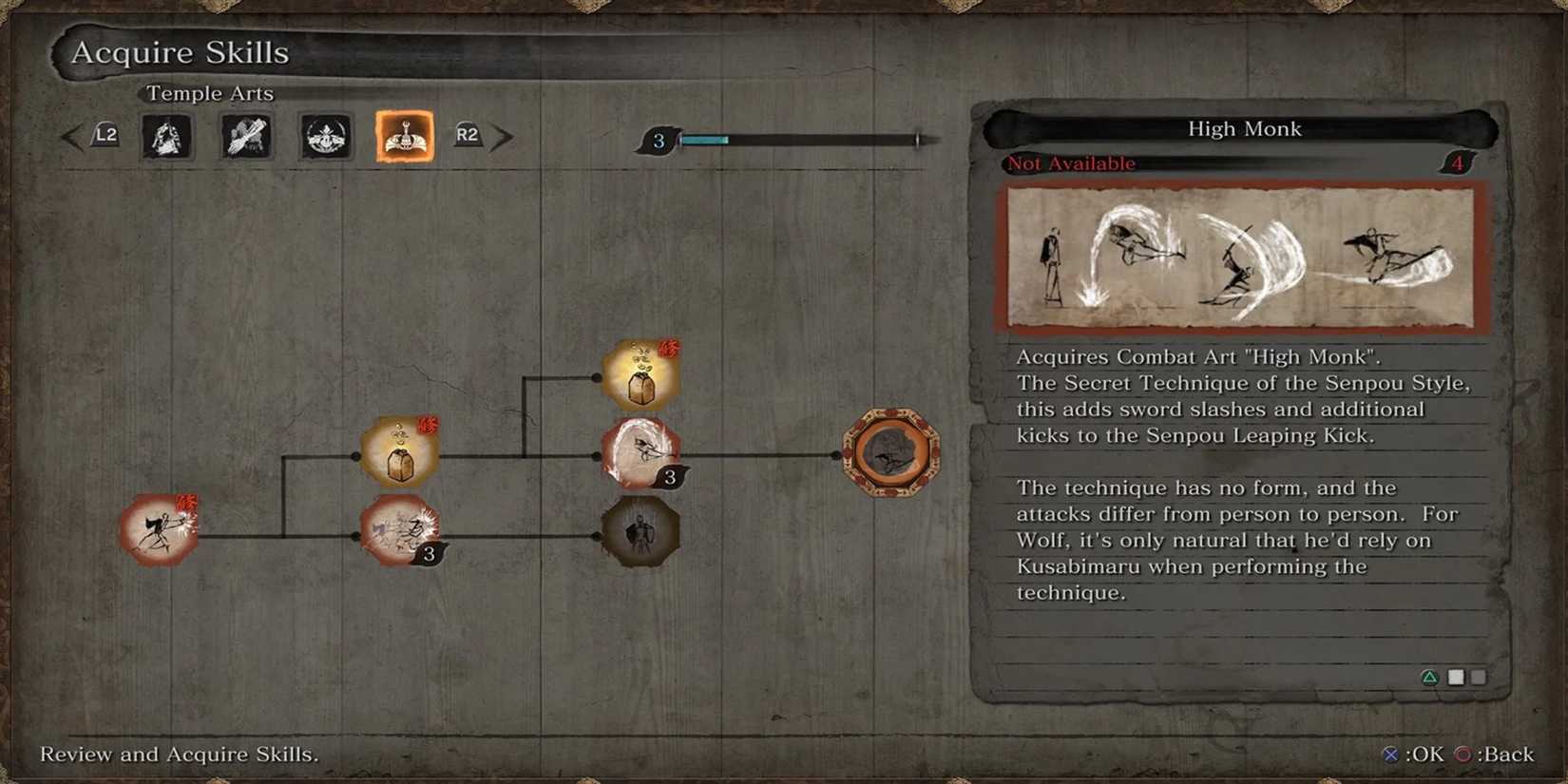Click the right arrow to switch skill trees
Image resolution: width=1568 pixels, height=784 pixels.
point(504,135)
